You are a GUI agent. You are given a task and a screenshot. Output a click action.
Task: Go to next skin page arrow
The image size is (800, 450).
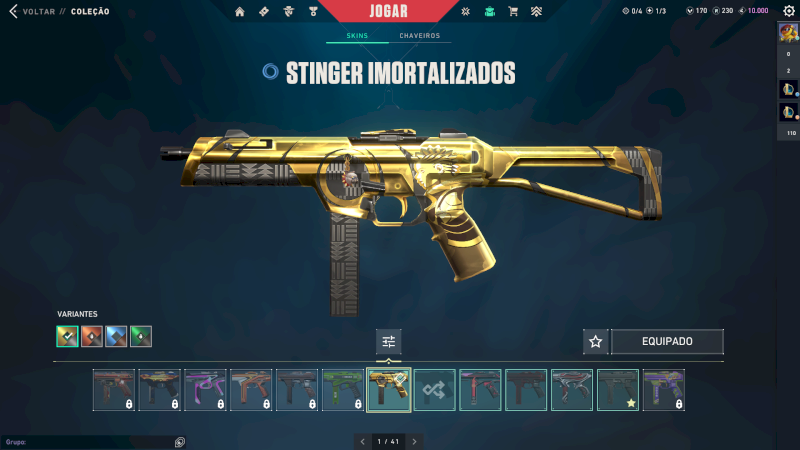pyautogui.click(x=414, y=441)
